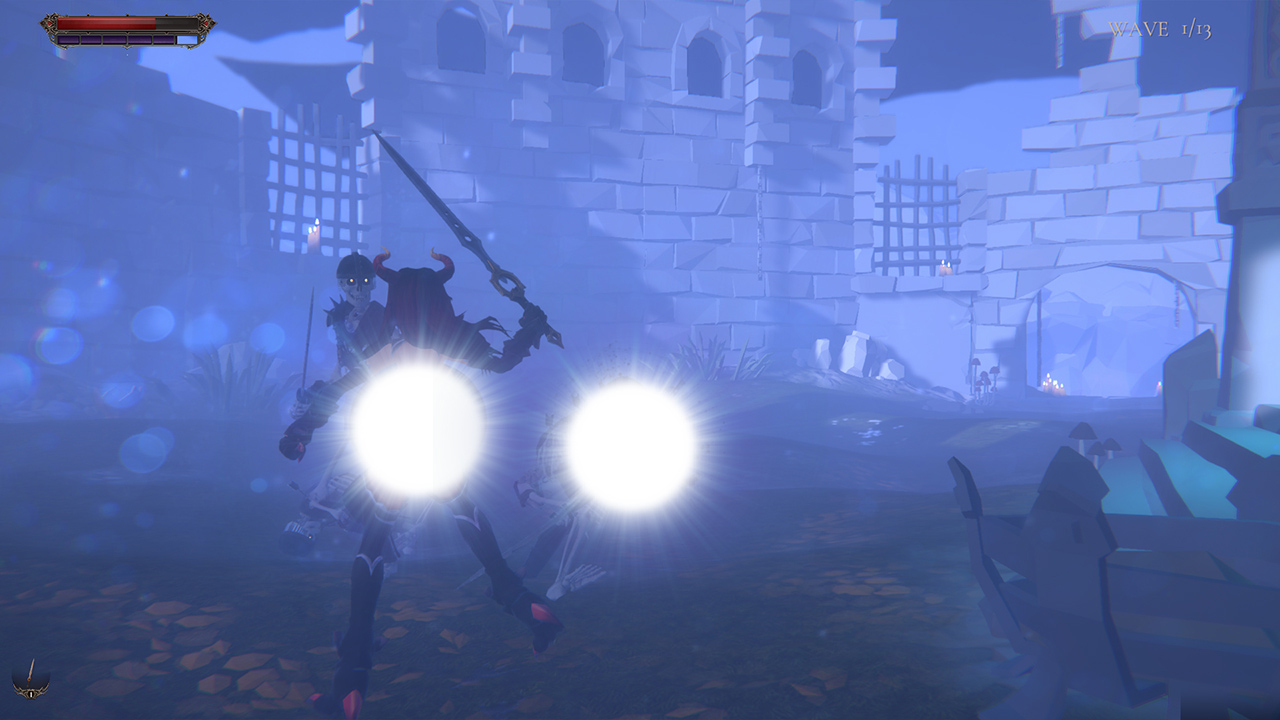Click the first filled purple bar segment

68,40
